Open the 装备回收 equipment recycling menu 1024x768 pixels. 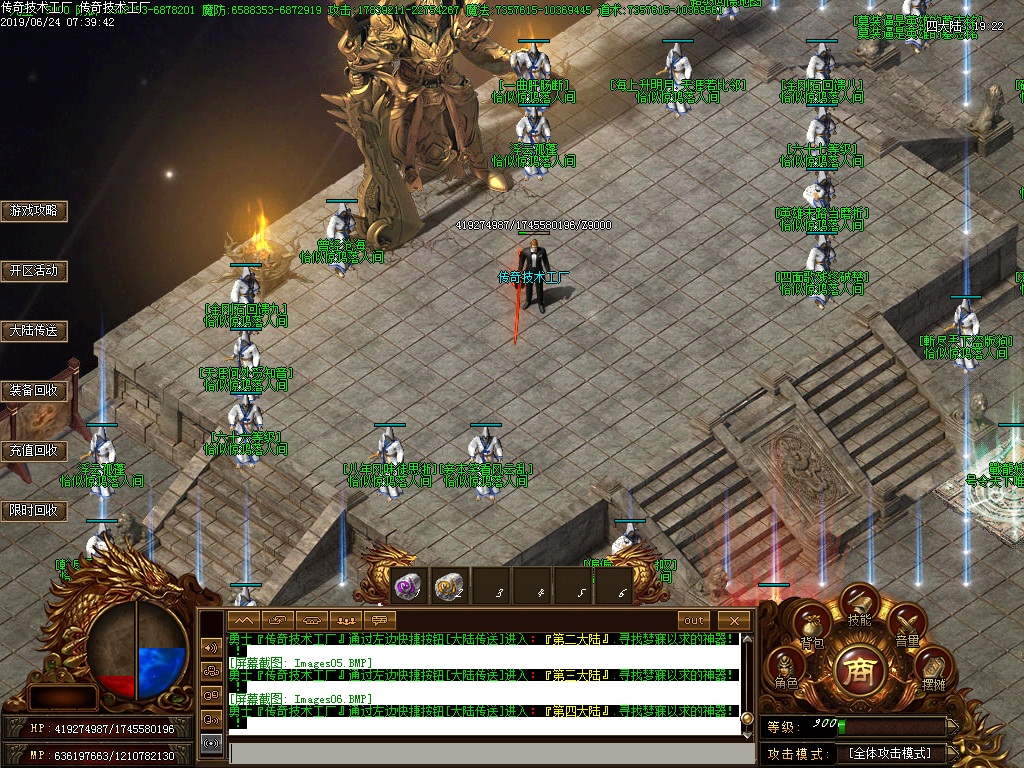[x=34, y=391]
